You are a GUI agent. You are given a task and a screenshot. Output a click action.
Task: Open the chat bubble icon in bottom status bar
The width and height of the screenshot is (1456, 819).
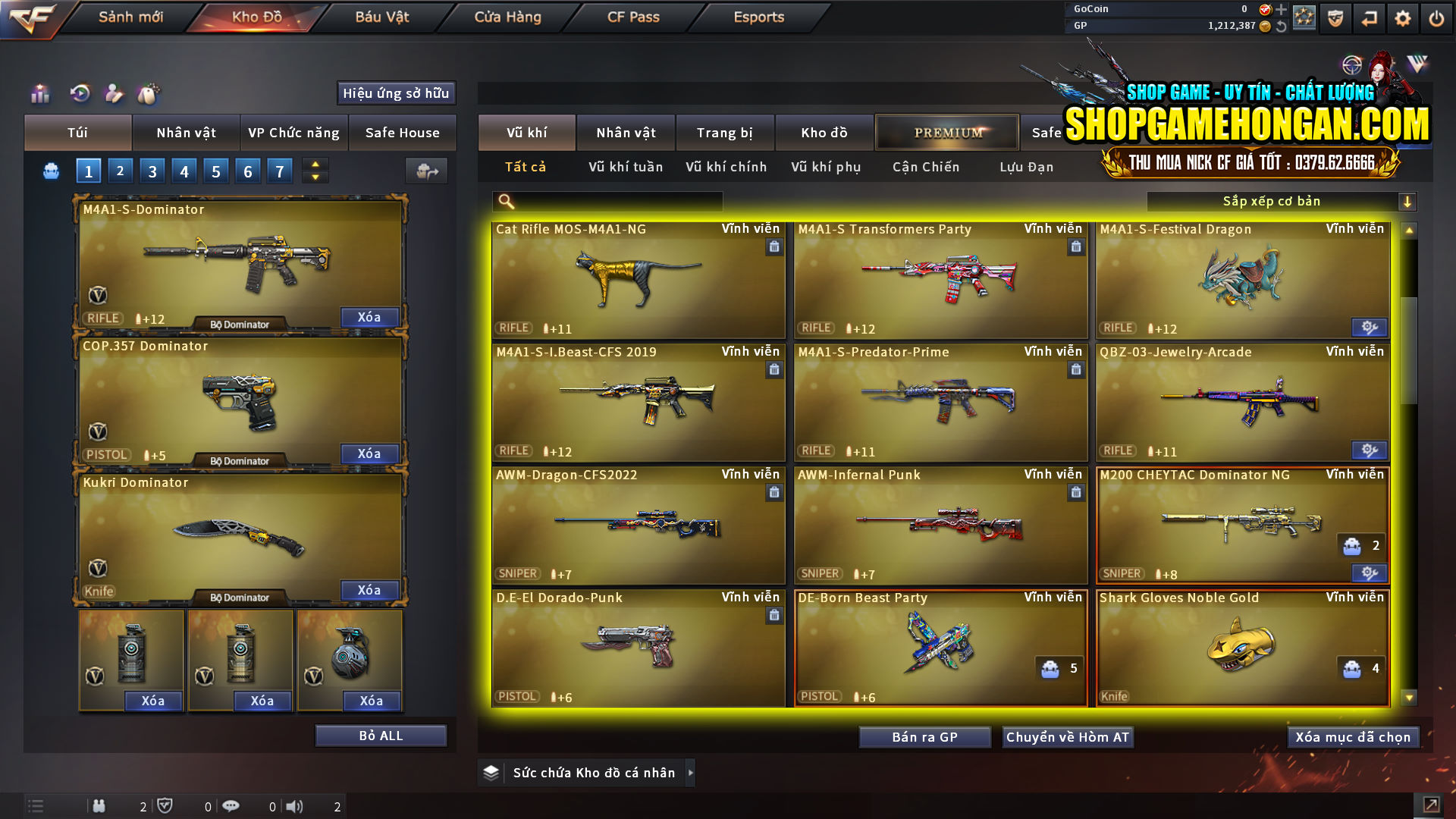pos(231,805)
